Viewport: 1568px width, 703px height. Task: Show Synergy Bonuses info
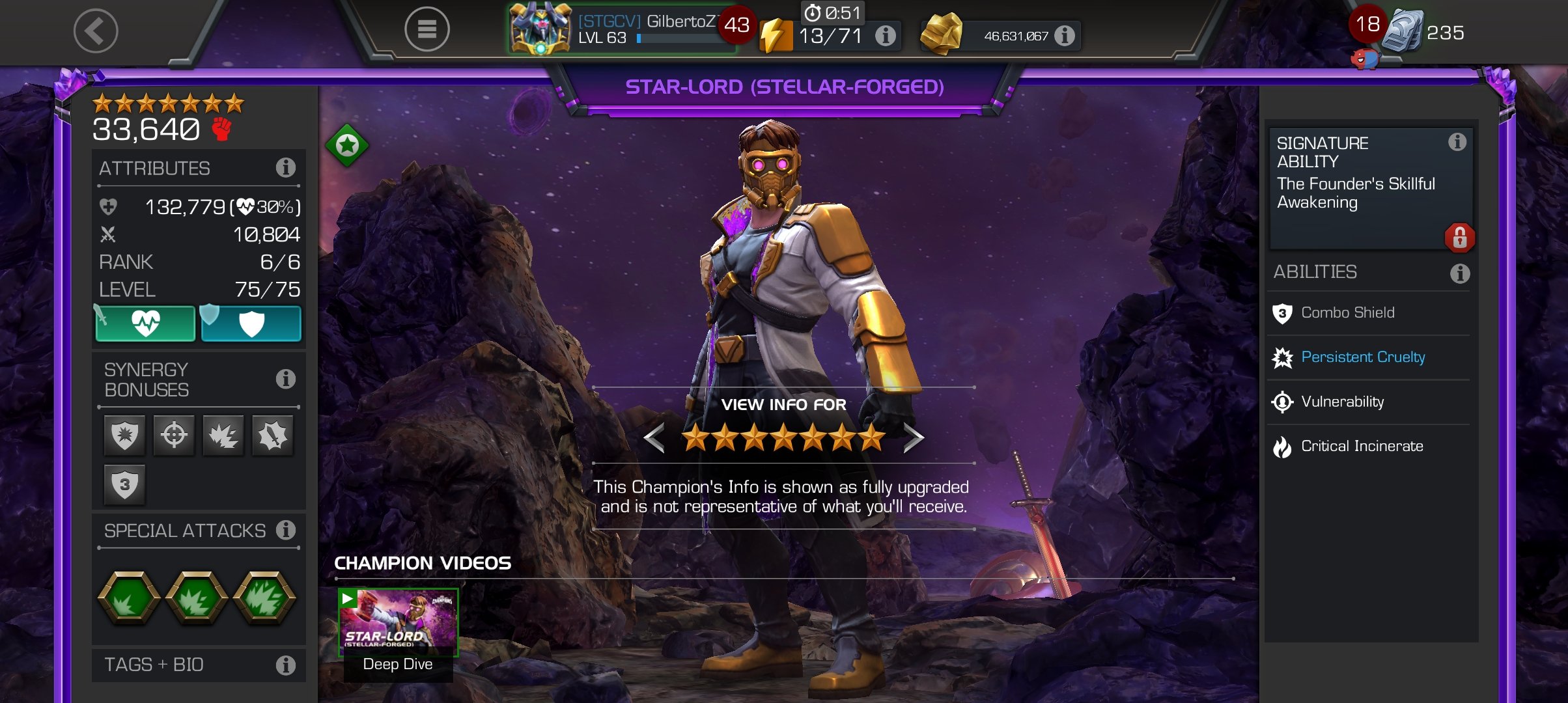click(x=285, y=379)
